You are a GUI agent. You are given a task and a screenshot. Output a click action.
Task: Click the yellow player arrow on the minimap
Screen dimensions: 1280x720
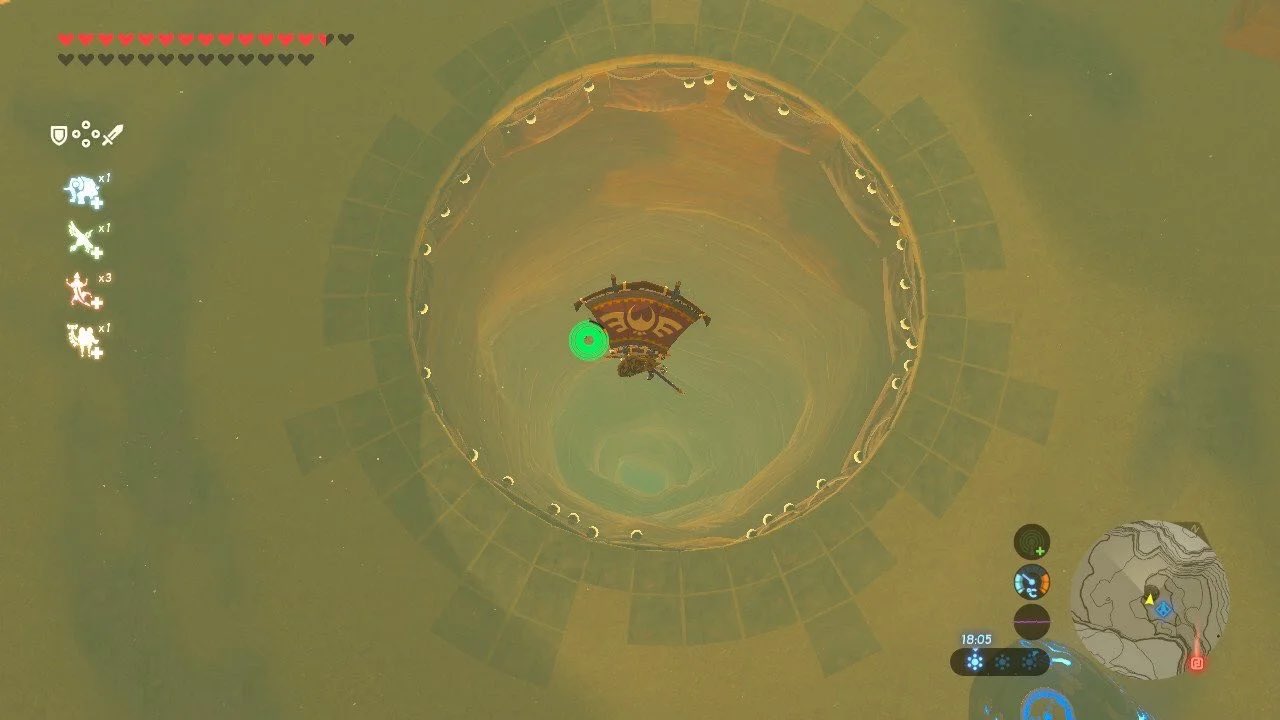tap(1149, 599)
